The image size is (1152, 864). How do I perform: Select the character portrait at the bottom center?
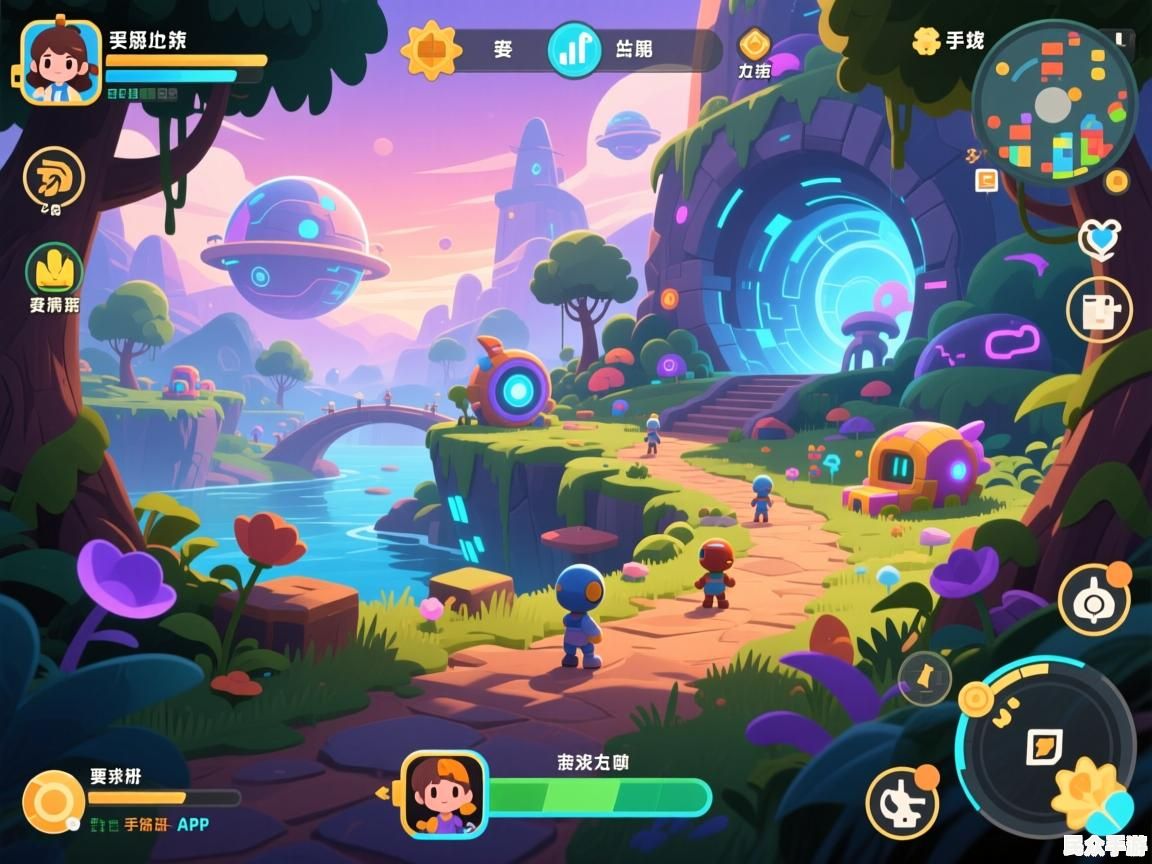(444, 794)
